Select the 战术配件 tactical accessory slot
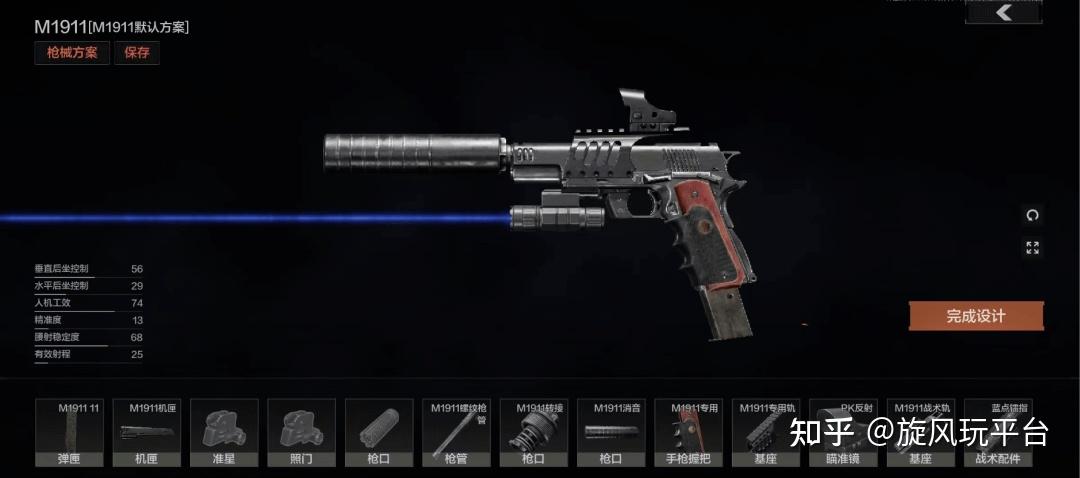Viewport: 1080px width, 478px height. [998, 432]
